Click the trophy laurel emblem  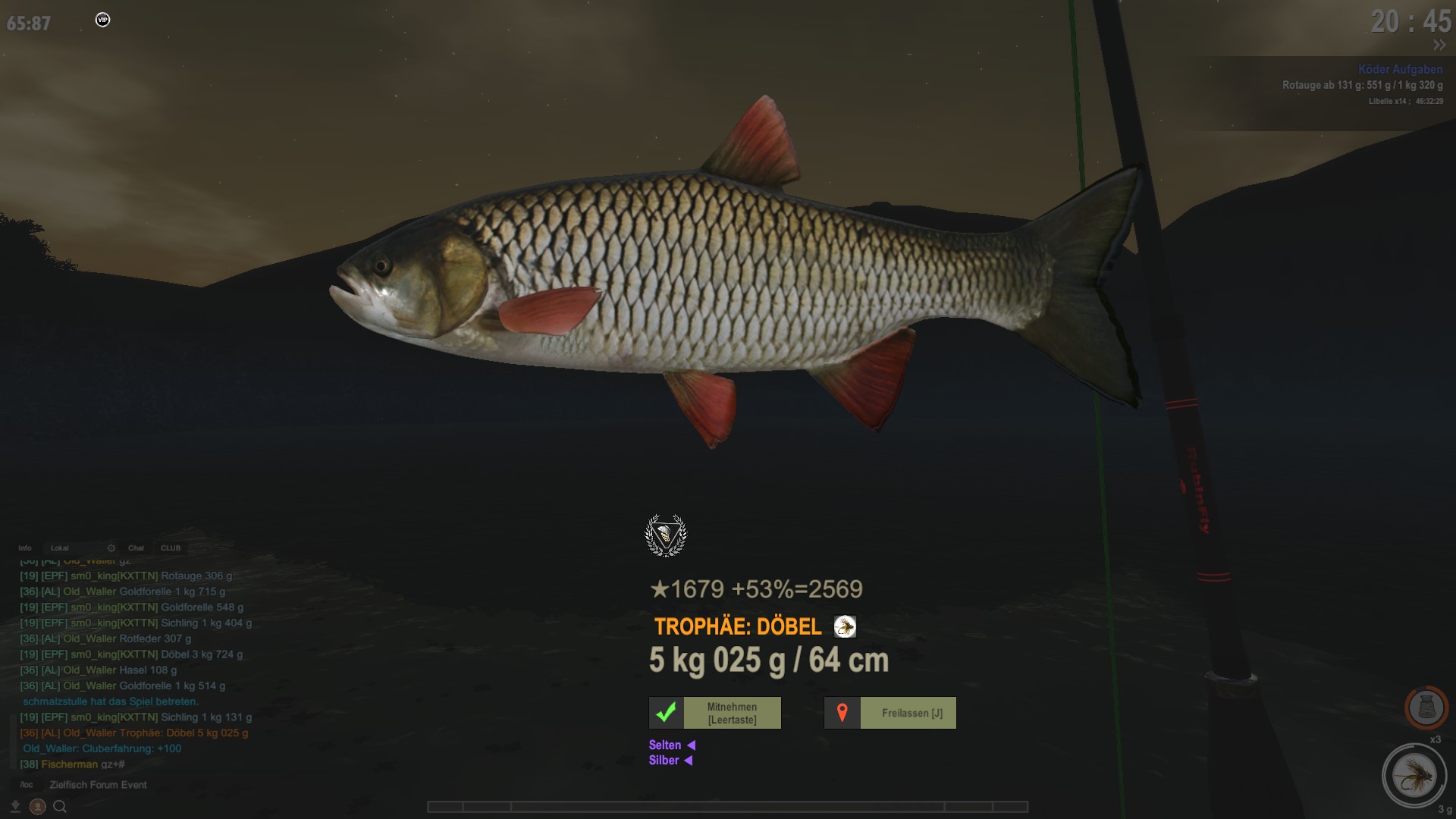point(666,535)
